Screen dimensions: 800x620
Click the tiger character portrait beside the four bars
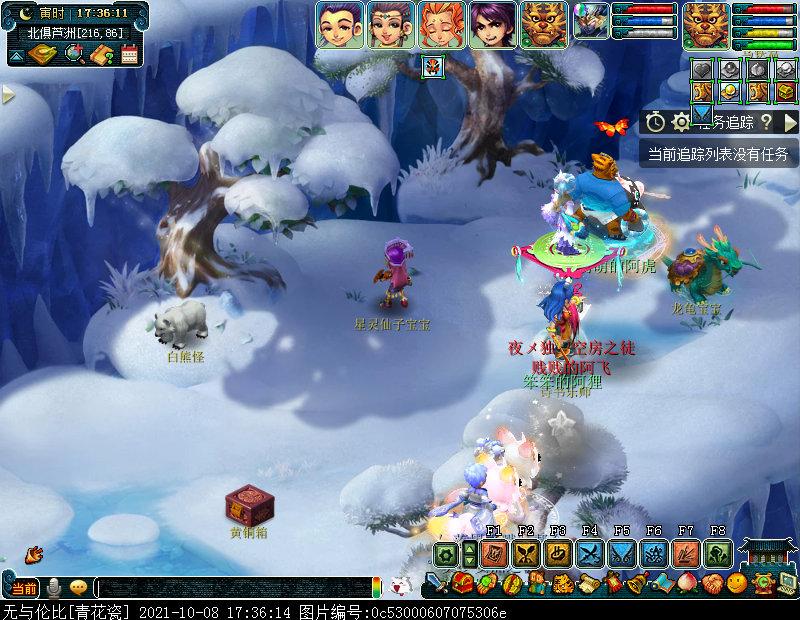pyautogui.click(x=706, y=24)
